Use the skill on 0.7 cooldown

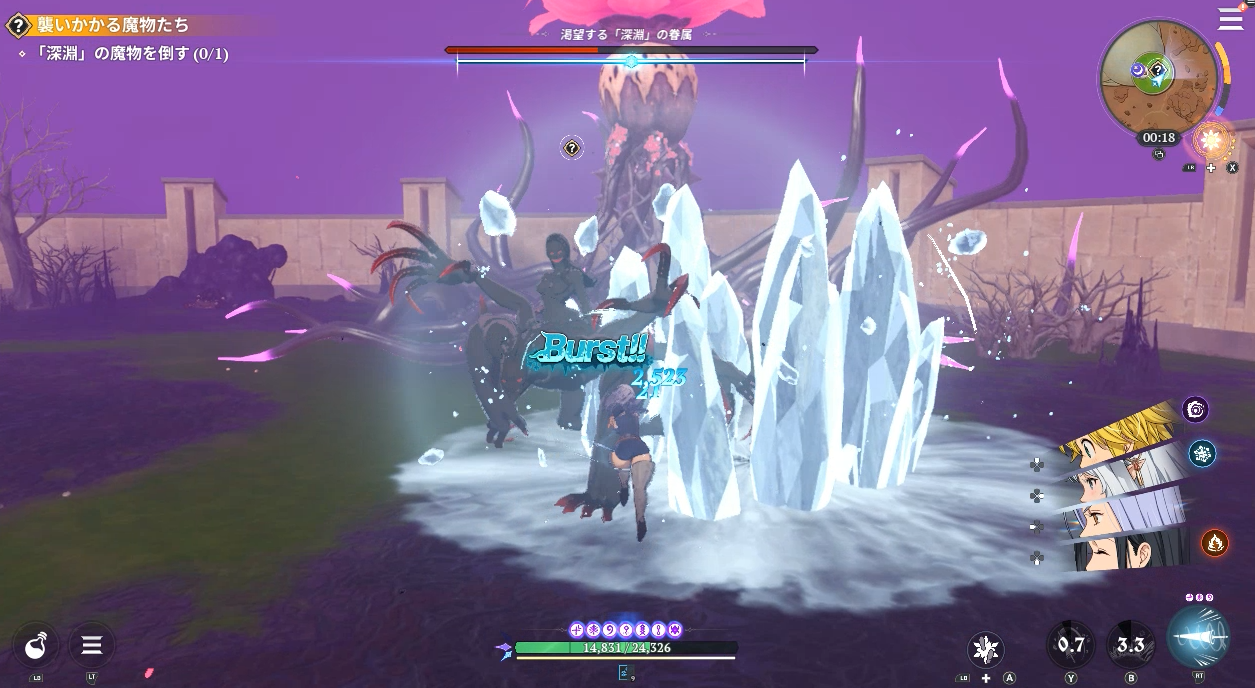(1070, 645)
